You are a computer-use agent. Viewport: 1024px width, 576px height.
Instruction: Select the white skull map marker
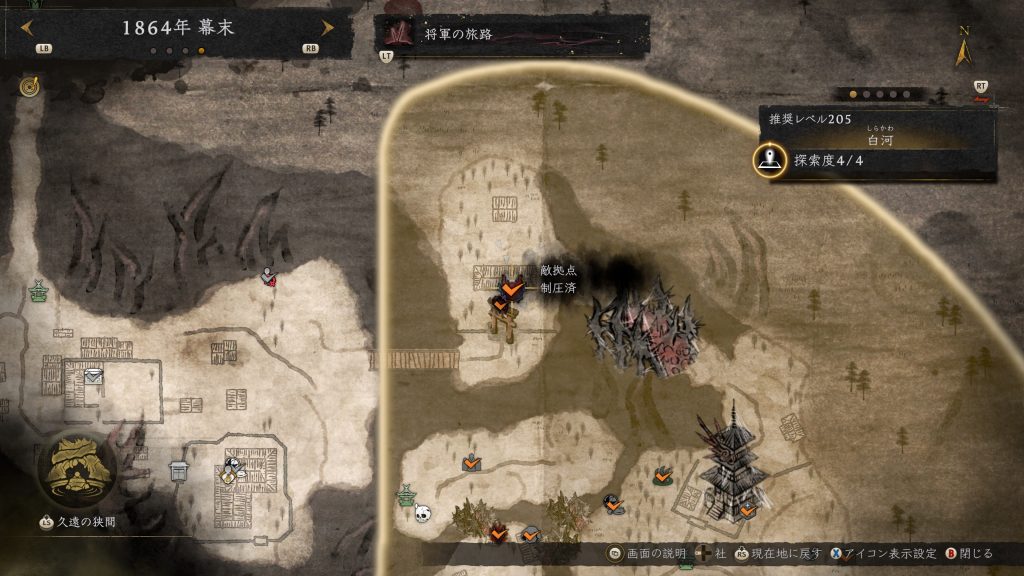[x=423, y=514]
